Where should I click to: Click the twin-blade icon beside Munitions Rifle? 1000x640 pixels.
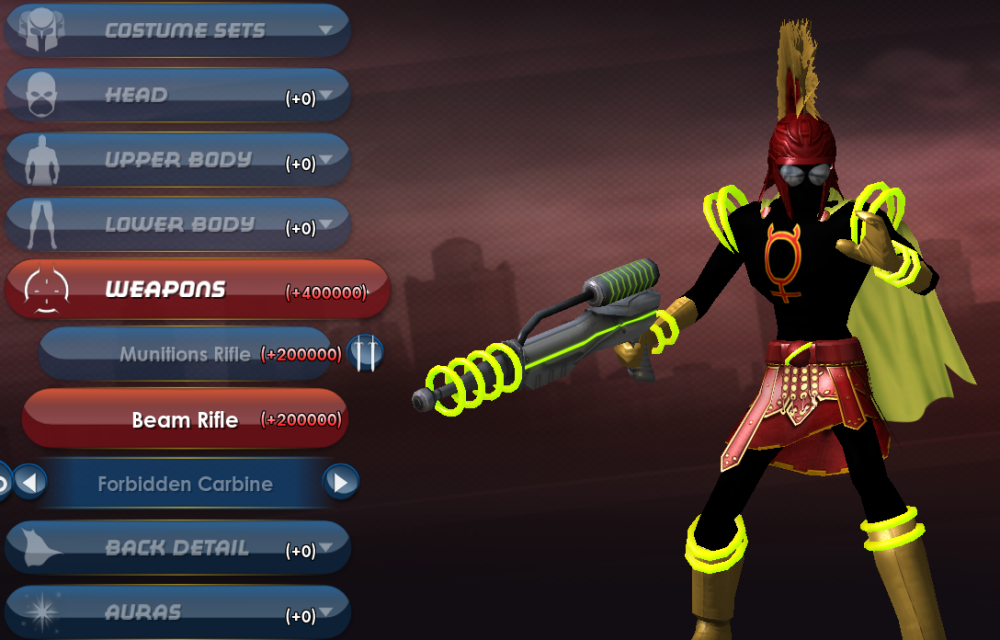(367, 352)
